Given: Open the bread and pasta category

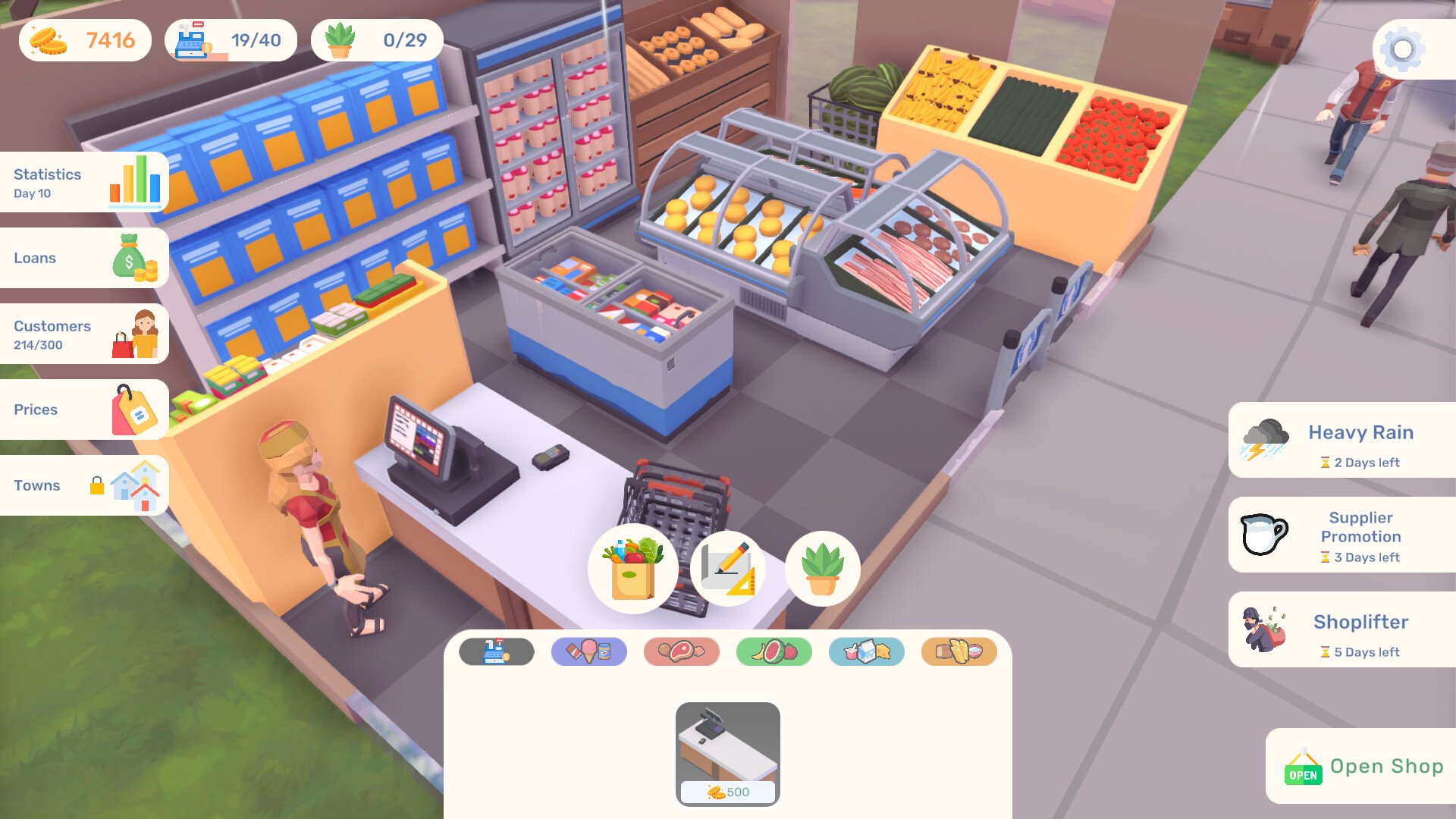Looking at the screenshot, I should click(x=959, y=651).
